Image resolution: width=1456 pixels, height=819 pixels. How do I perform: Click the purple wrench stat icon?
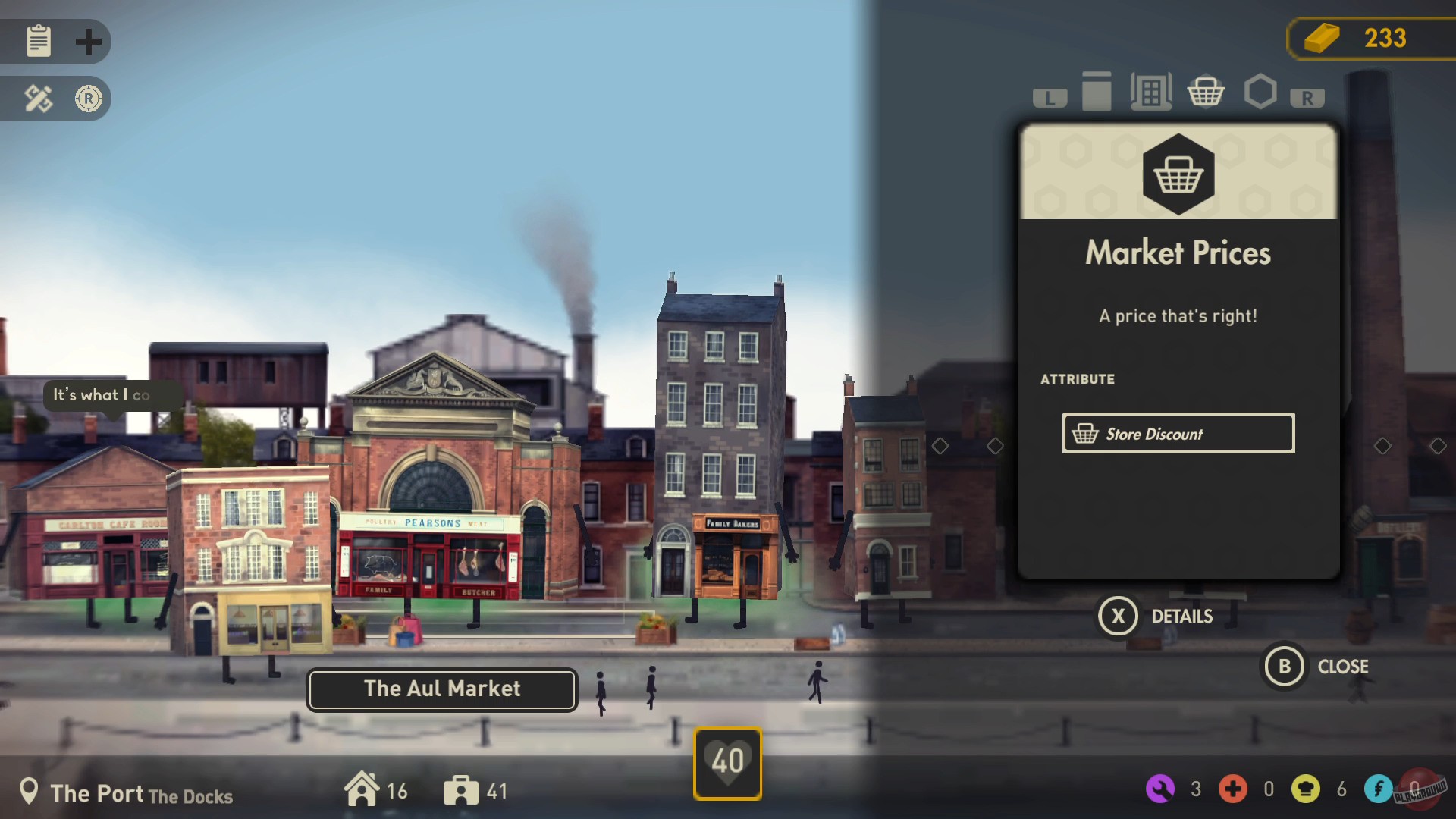click(x=1160, y=789)
